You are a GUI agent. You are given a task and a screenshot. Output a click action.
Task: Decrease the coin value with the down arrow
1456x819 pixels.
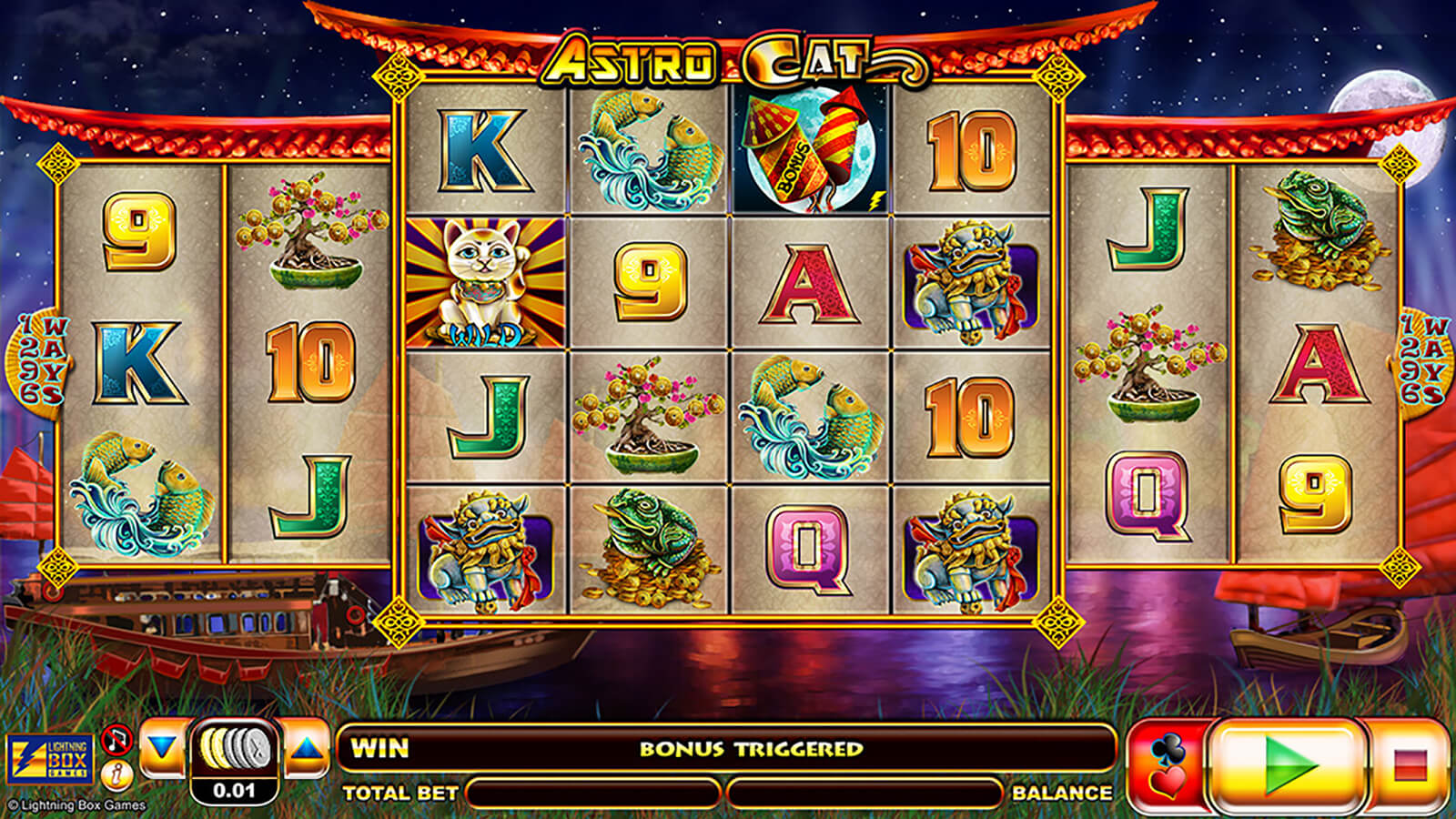click(163, 750)
